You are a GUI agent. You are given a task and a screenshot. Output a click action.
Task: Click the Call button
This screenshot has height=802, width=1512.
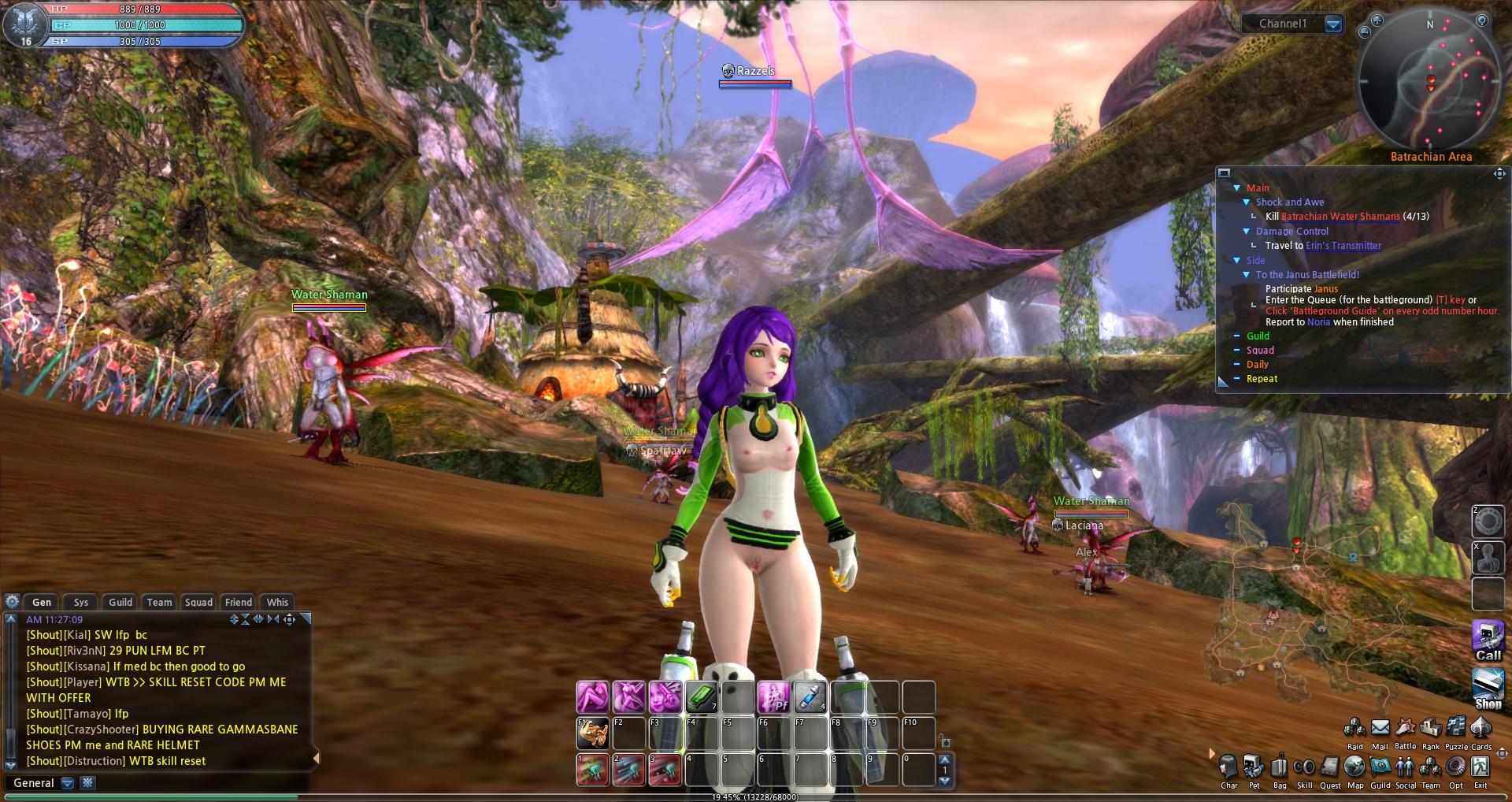click(1488, 640)
